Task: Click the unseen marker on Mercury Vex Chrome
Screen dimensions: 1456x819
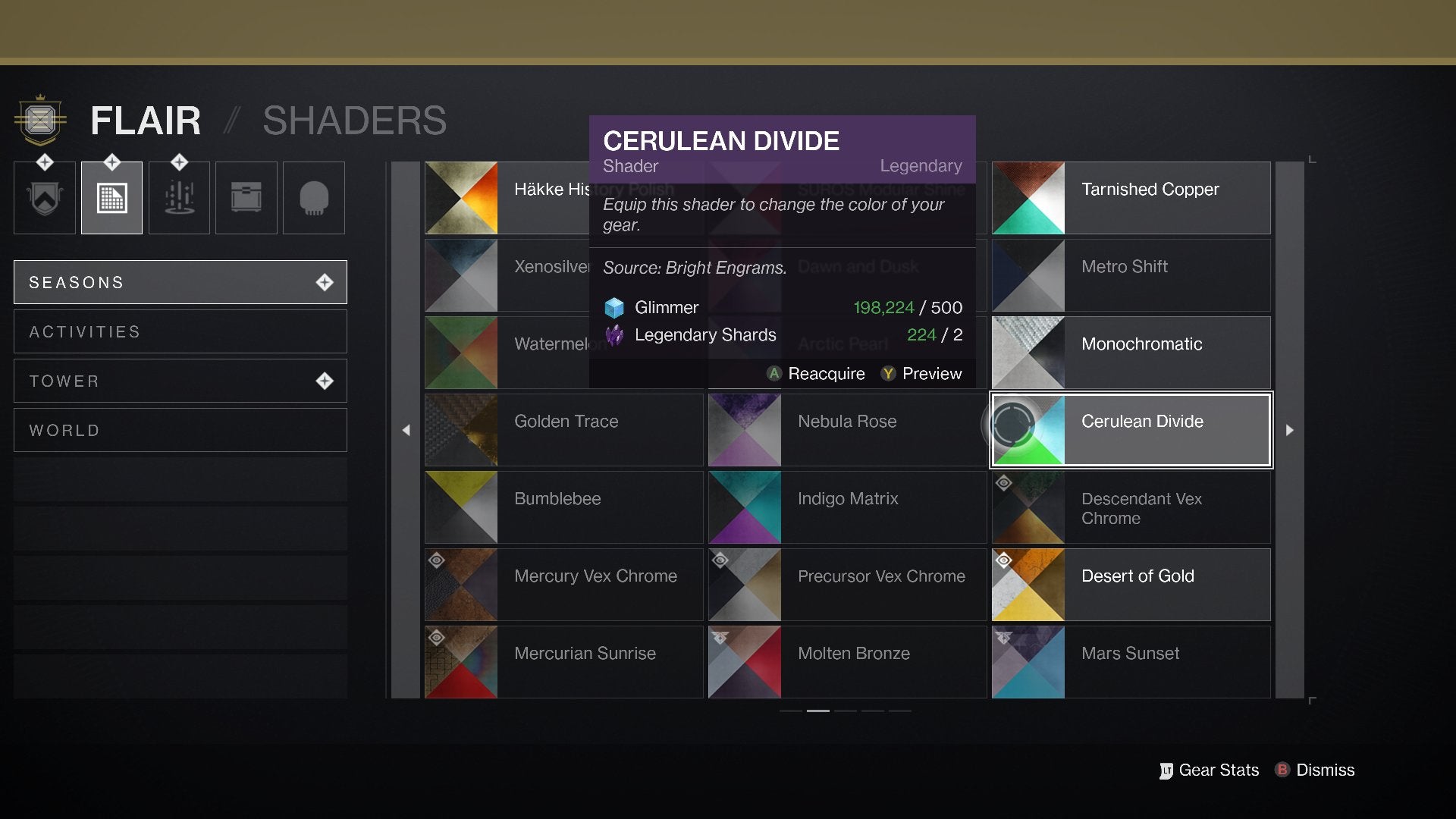Action: coord(438,560)
